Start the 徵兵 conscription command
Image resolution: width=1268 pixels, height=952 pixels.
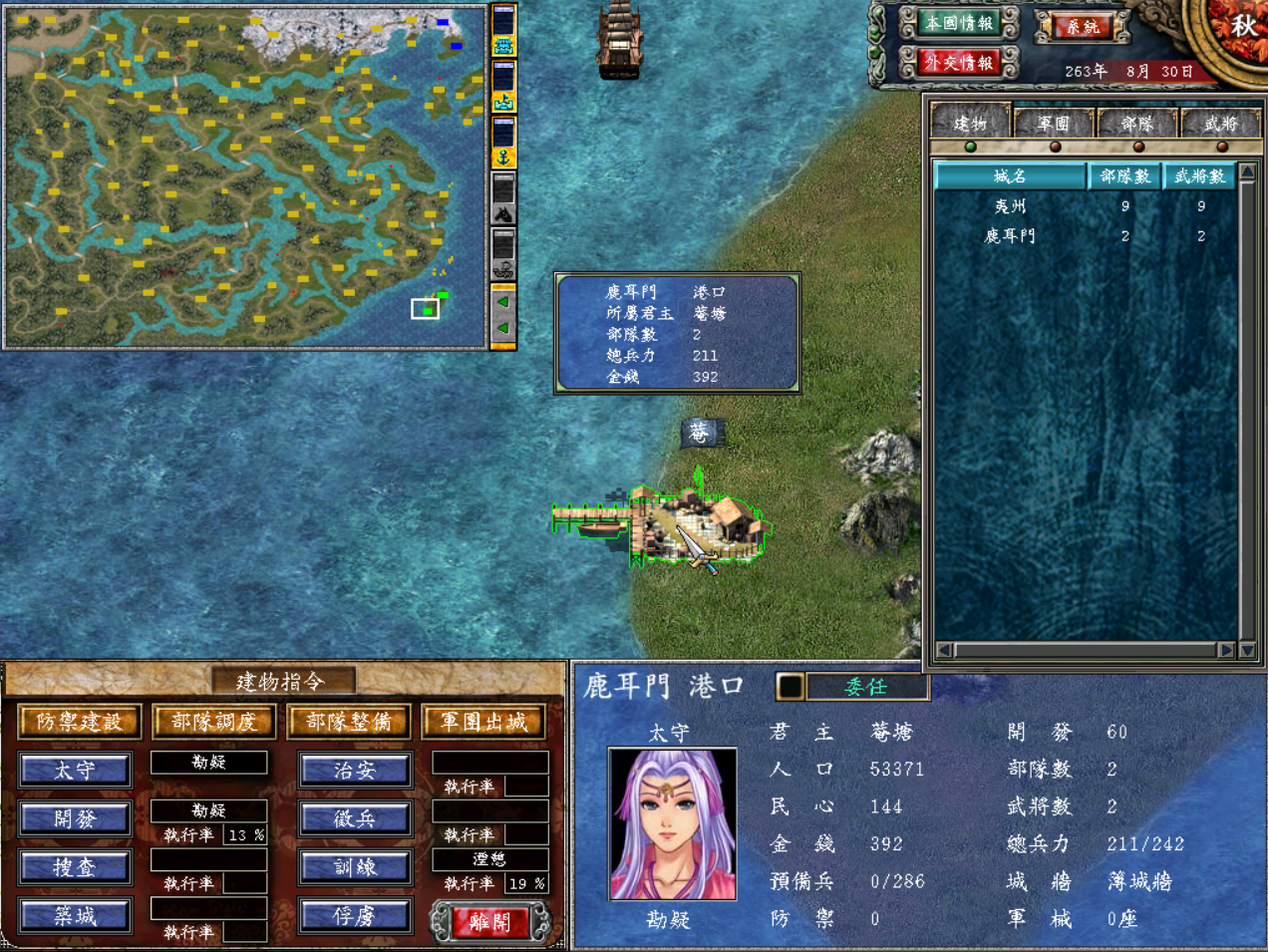coord(354,819)
